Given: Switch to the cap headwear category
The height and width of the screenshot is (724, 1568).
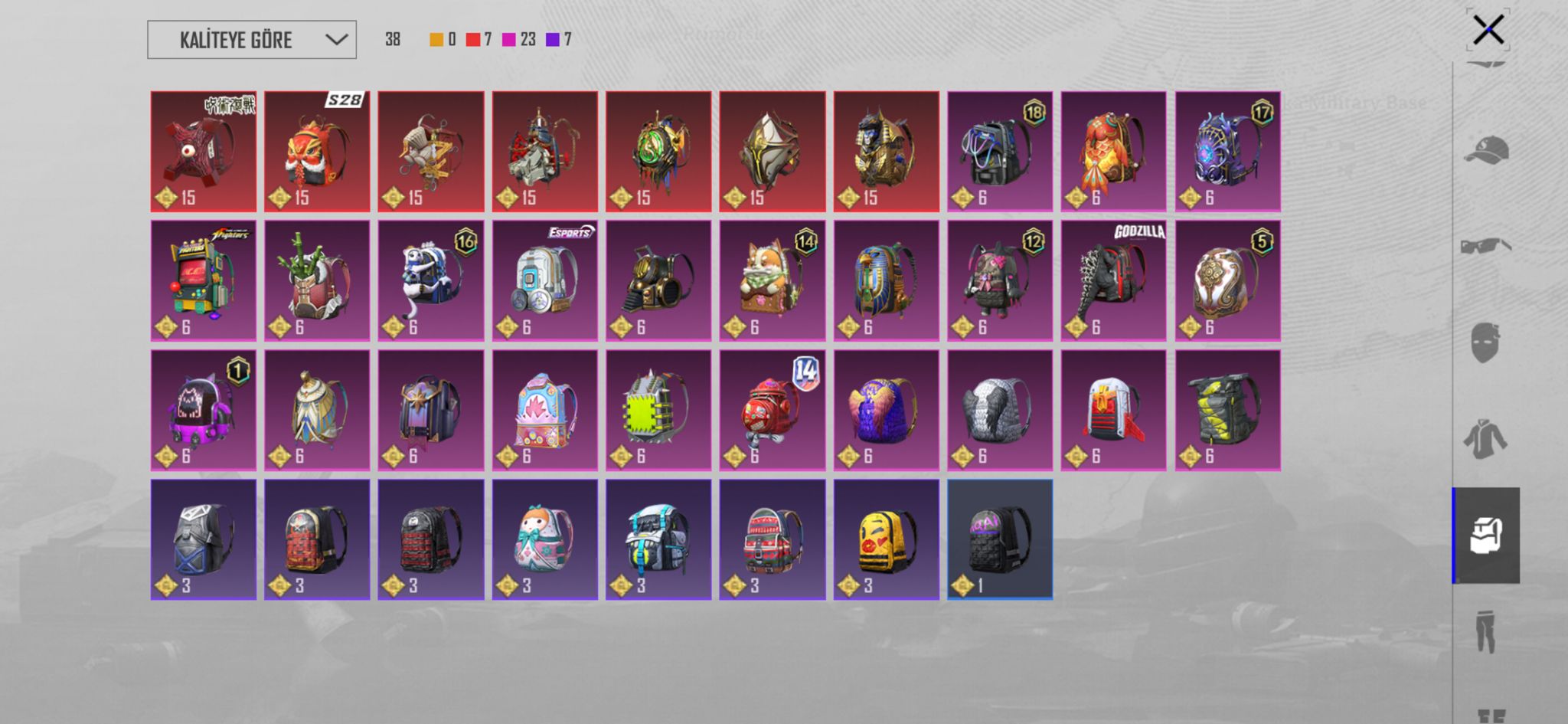Looking at the screenshot, I should [1485, 150].
